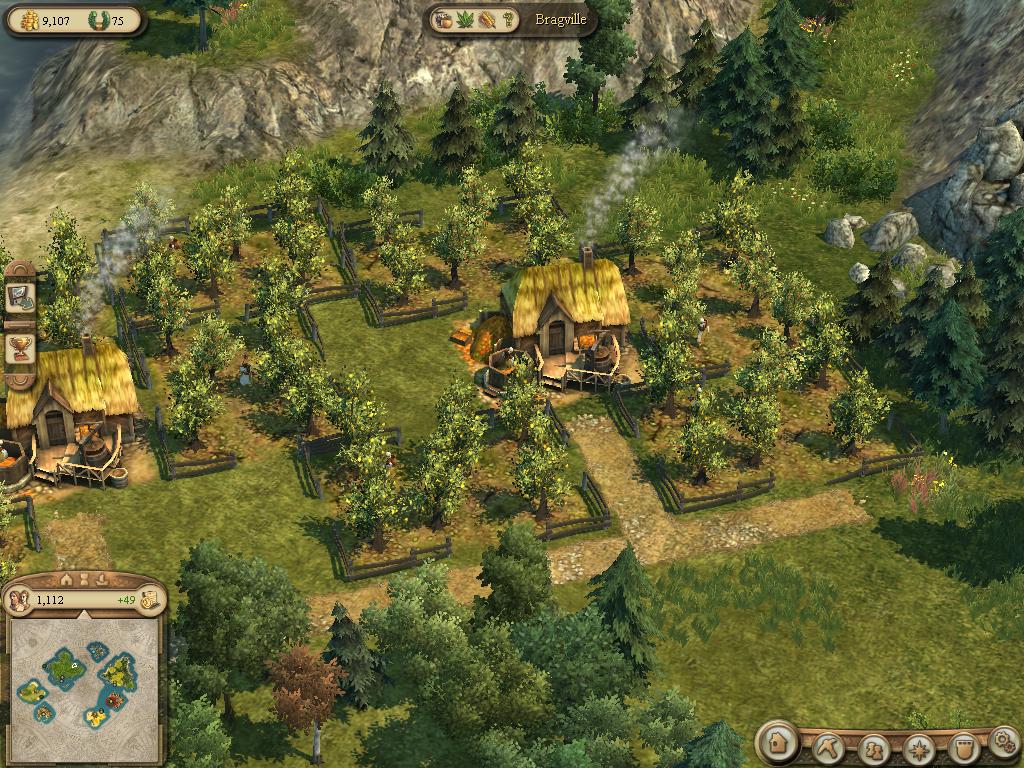Click the laurel wreath honour icon

pyautogui.click(x=96, y=20)
